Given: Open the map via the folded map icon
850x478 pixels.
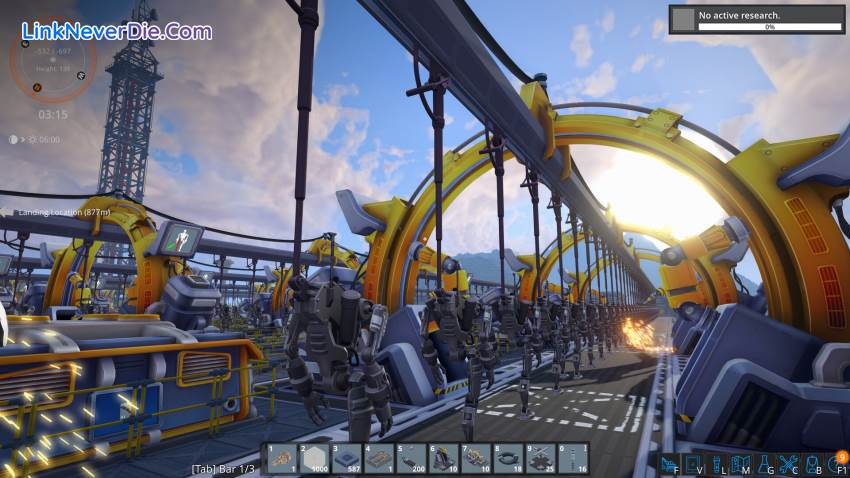Looking at the screenshot, I should 739,463.
